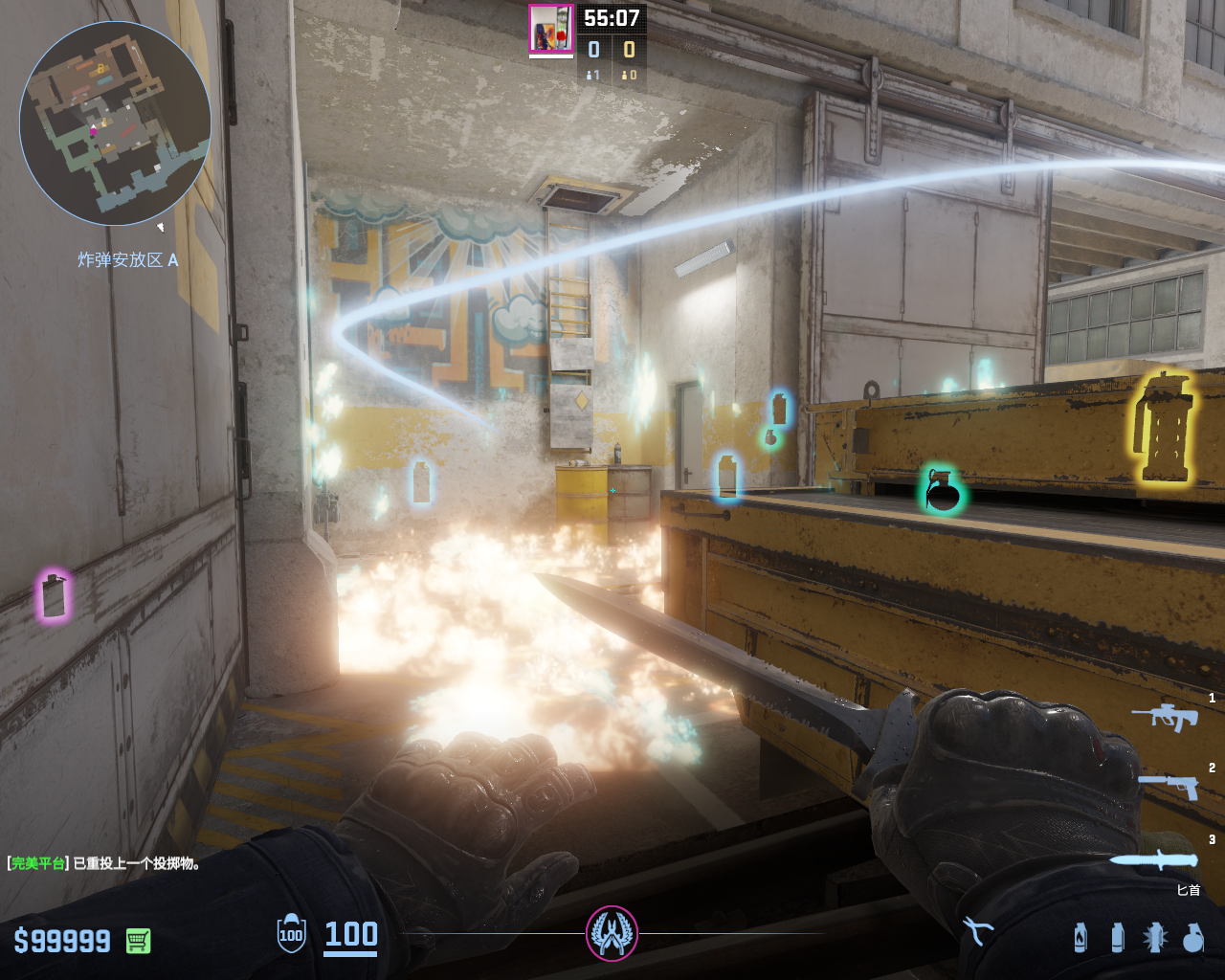Select the smoke grenade icon
1225x980 pixels.
click(x=1117, y=937)
